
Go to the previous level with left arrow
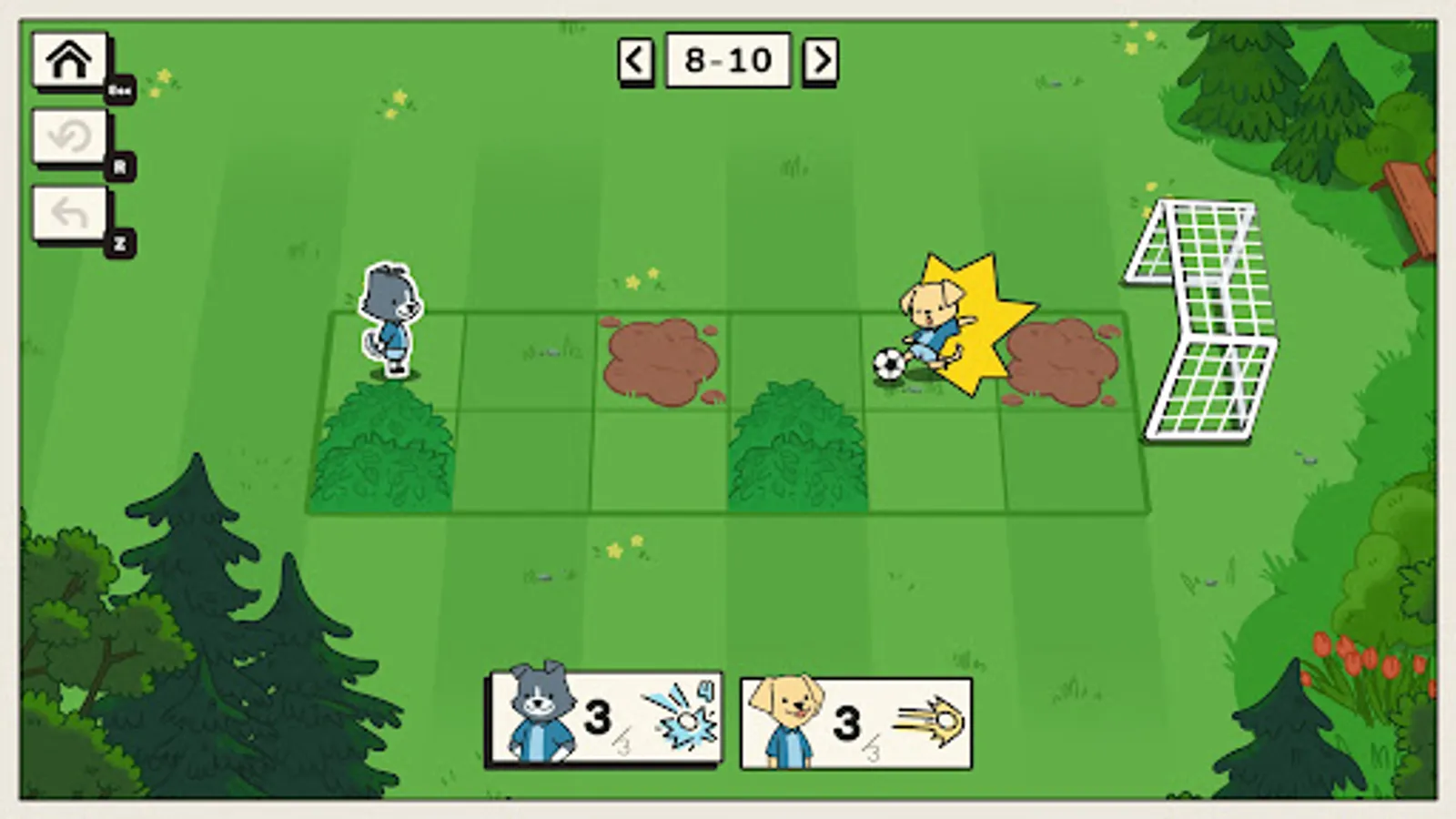tap(634, 59)
